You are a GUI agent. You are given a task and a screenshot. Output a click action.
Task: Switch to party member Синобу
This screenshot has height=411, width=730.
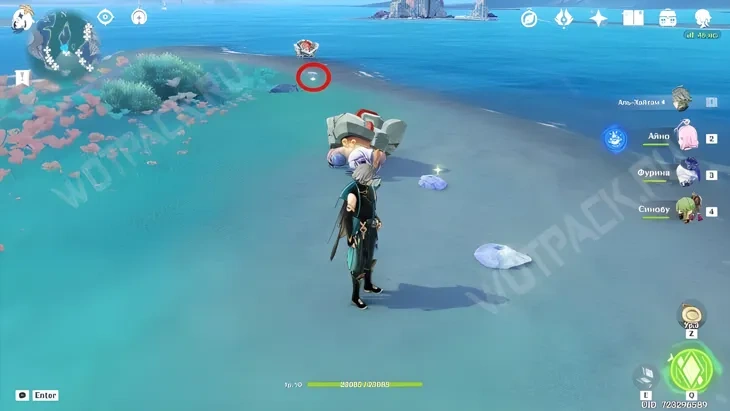(686, 210)
